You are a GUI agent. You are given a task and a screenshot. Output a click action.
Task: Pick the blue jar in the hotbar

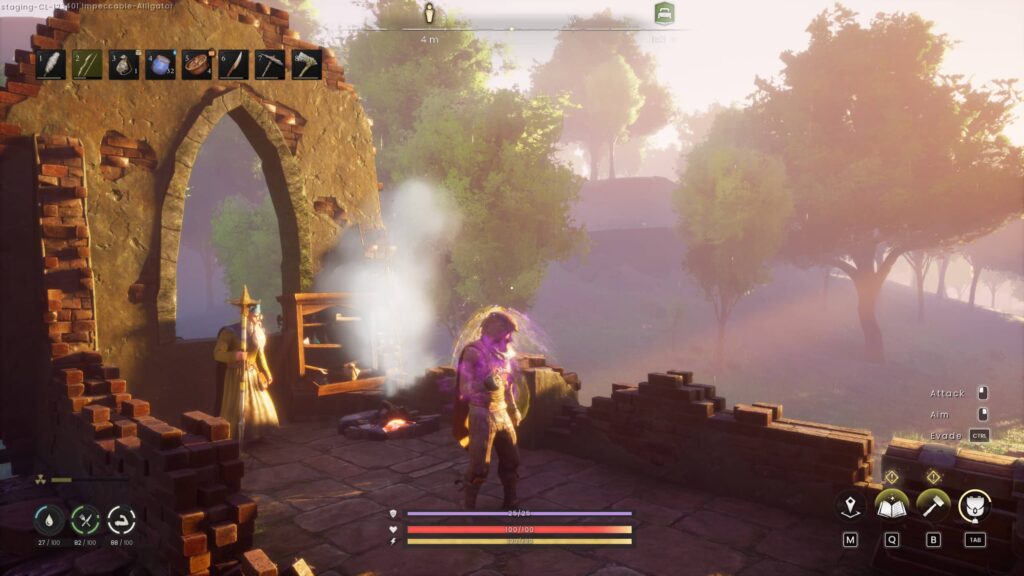tap(160, 65)
